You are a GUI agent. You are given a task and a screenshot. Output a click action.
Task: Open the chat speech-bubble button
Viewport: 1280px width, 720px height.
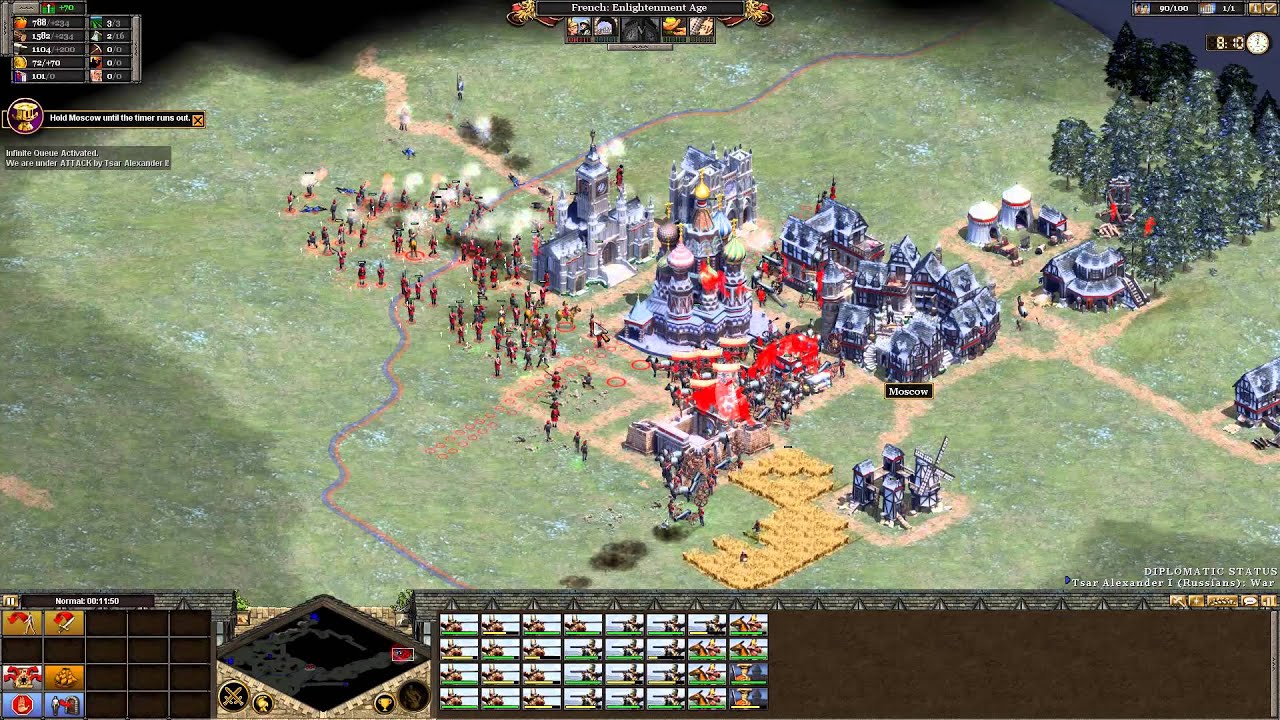pyautogui.click(x=1249, y=601)
